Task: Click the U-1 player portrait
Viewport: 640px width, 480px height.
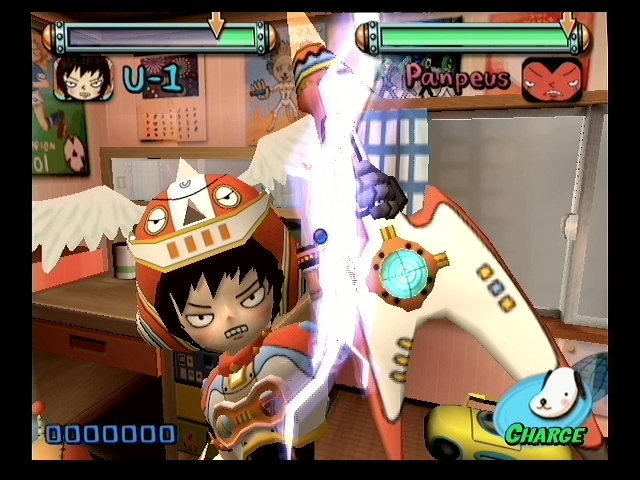Action: (81, 78)
